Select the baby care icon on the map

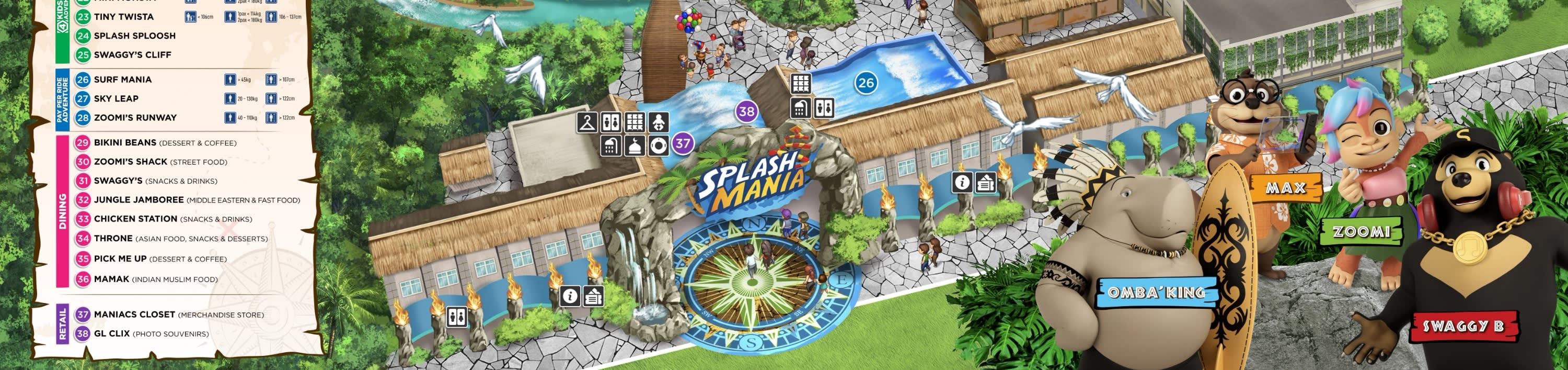point(658,122)
